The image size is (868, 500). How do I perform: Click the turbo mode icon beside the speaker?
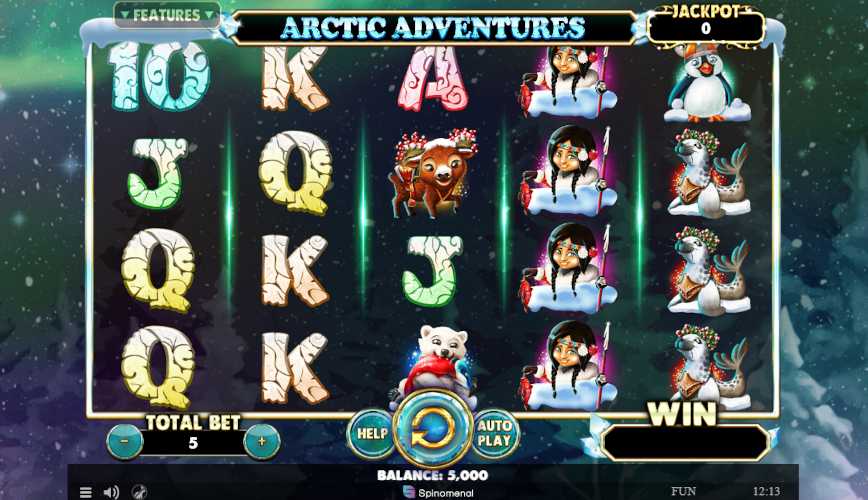[x=138, y=492]
